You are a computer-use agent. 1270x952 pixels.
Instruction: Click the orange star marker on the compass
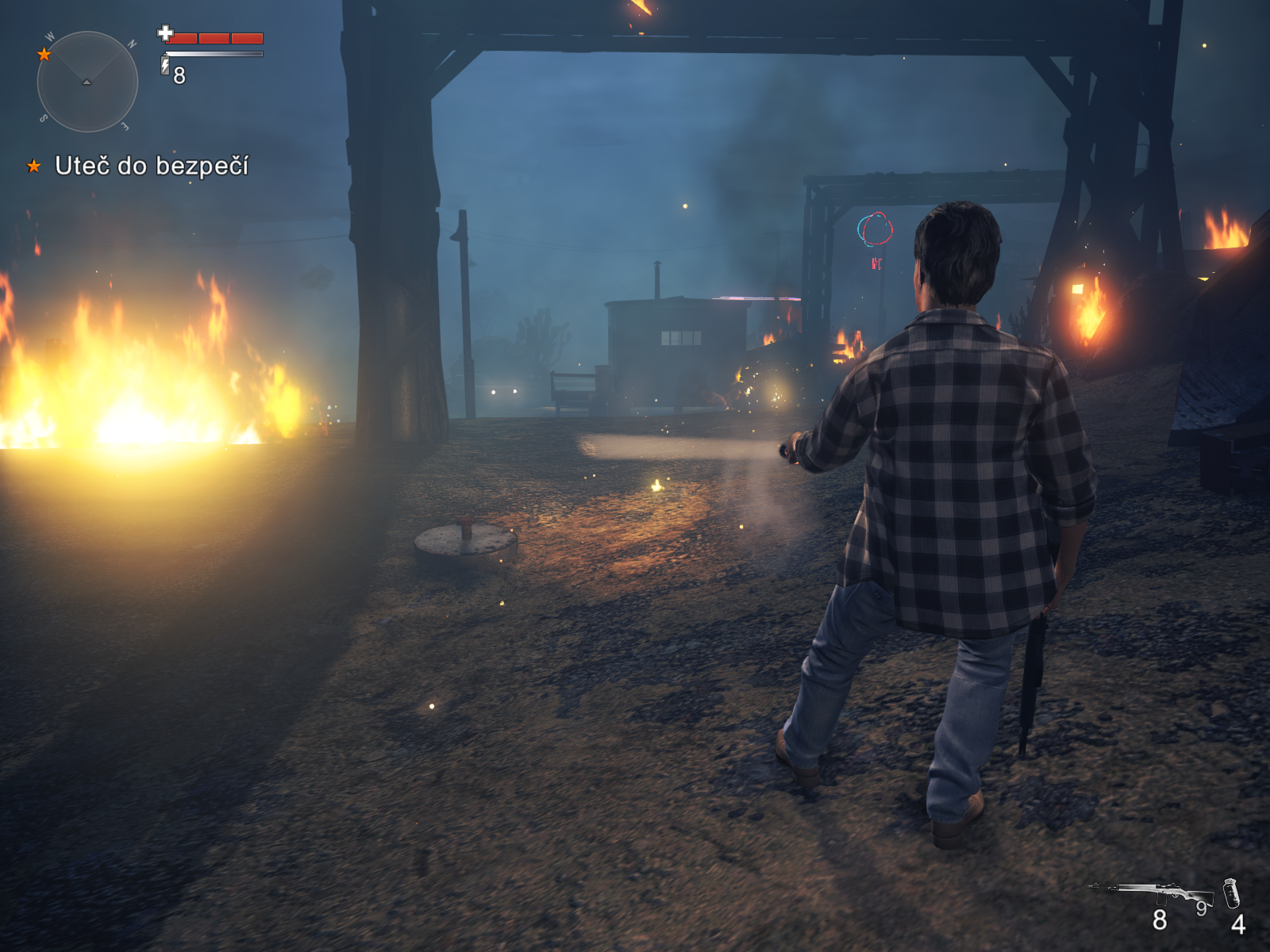tap(44, 54)
